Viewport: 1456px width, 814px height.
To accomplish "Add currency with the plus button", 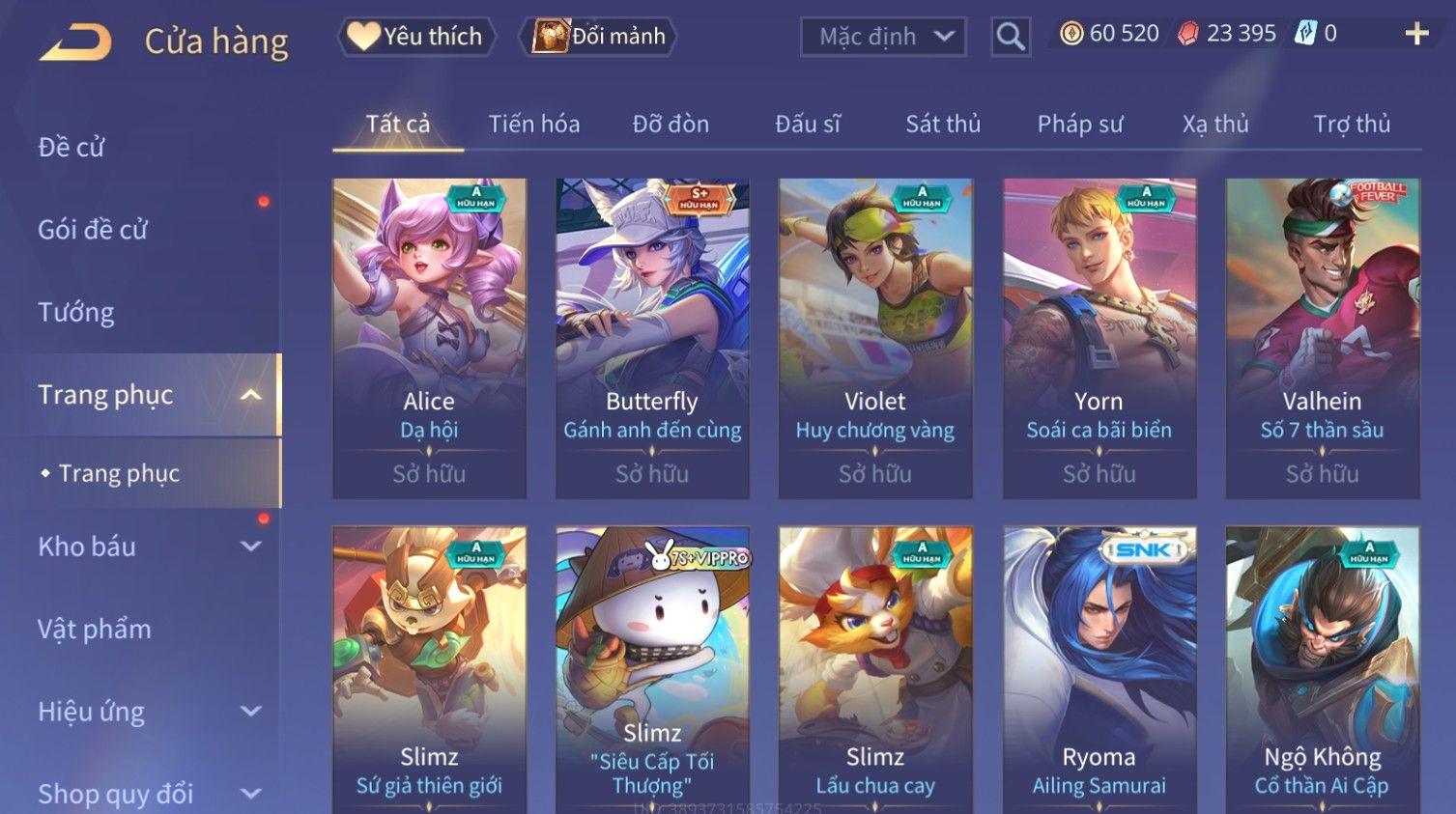I will coord(1416,34).
